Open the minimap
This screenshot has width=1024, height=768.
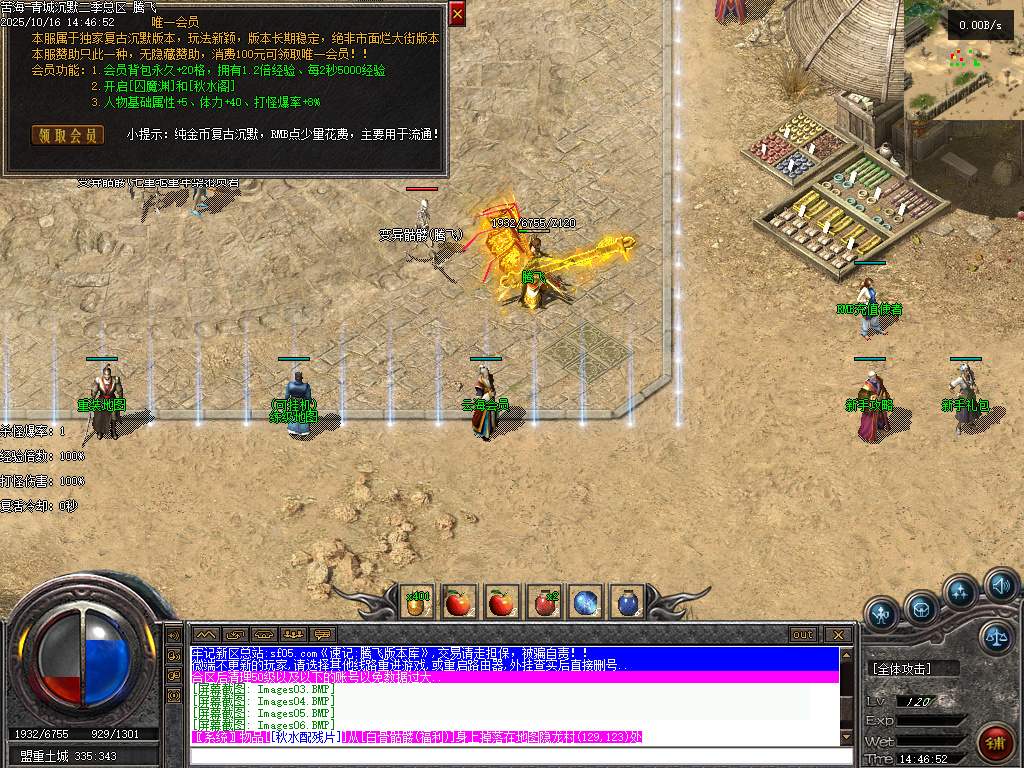point(963,67)
